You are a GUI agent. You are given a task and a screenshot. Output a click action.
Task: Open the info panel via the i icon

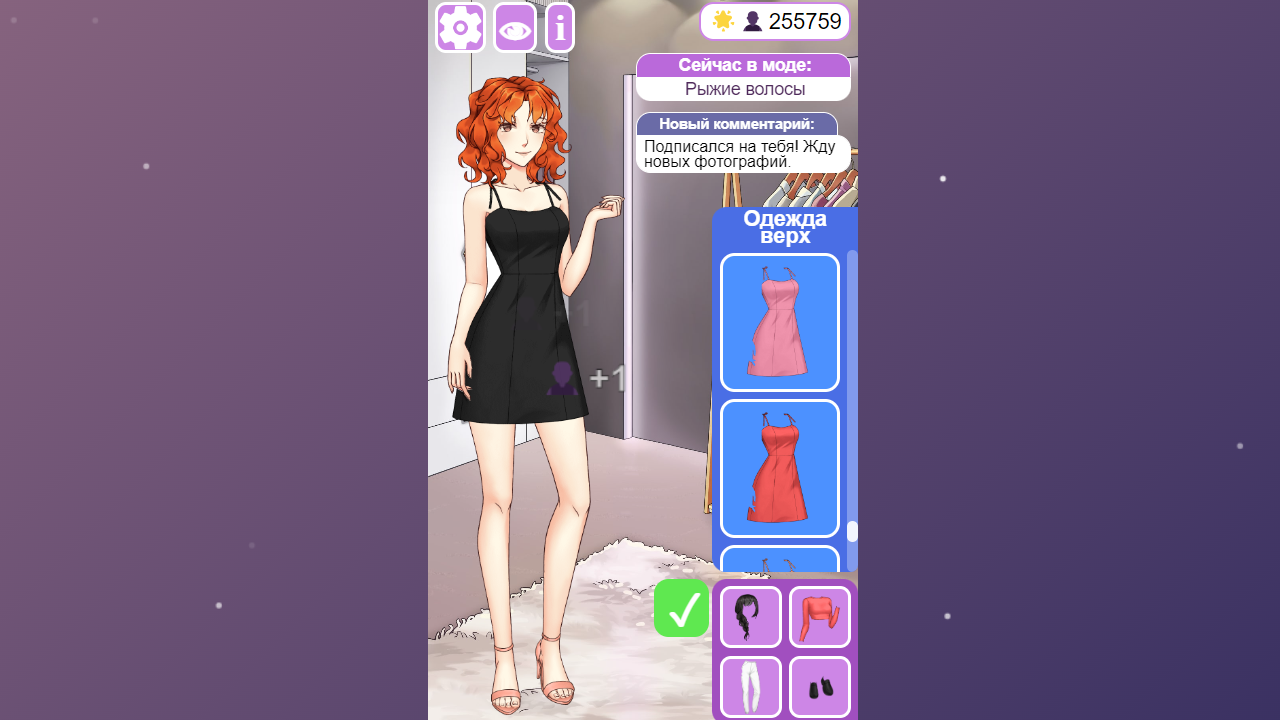559,27
